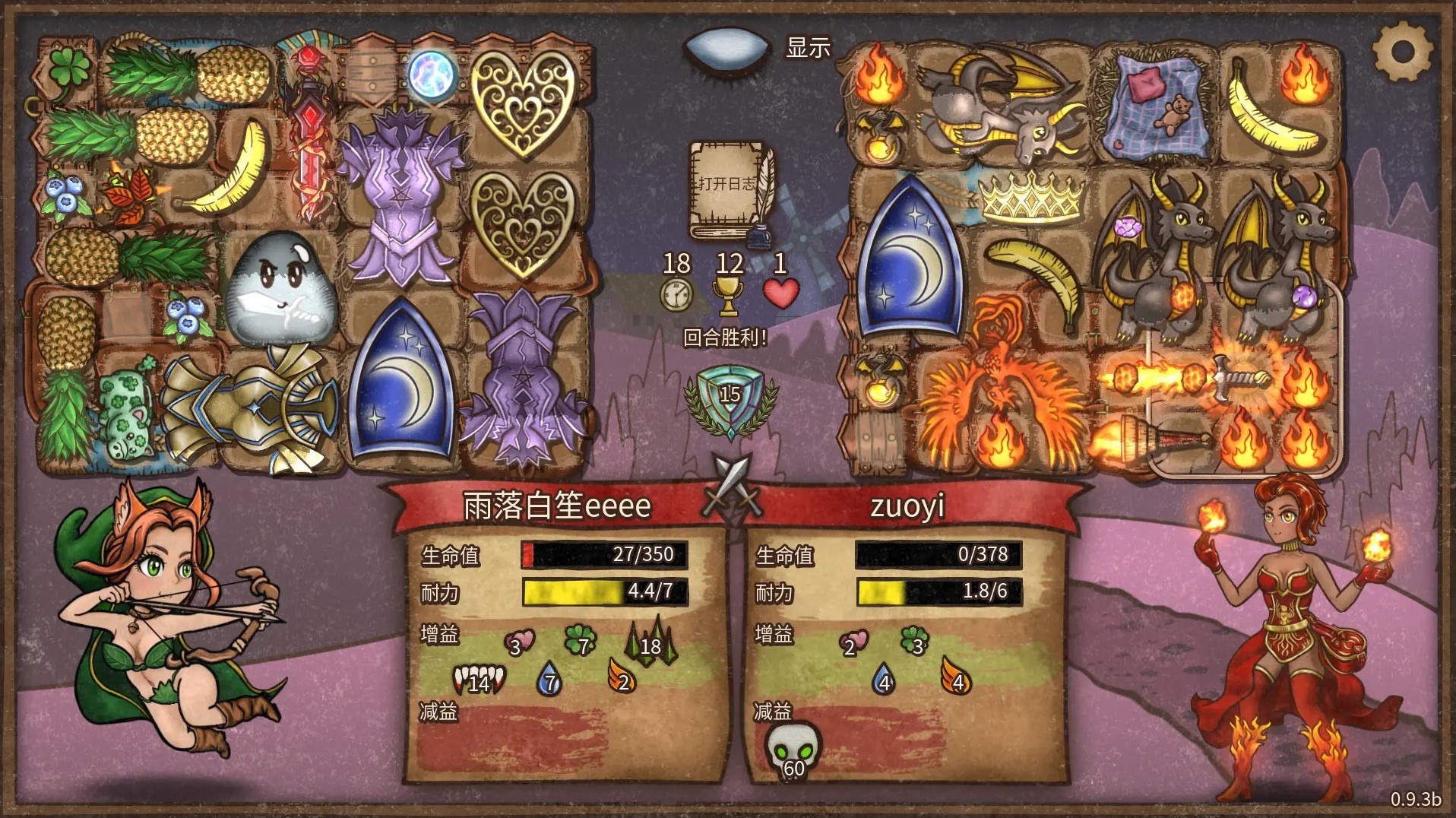Click the vampirism fangs buff icon
This screenshot has width=1456, height=818.
pyautogui.click(x=479, y=679)
